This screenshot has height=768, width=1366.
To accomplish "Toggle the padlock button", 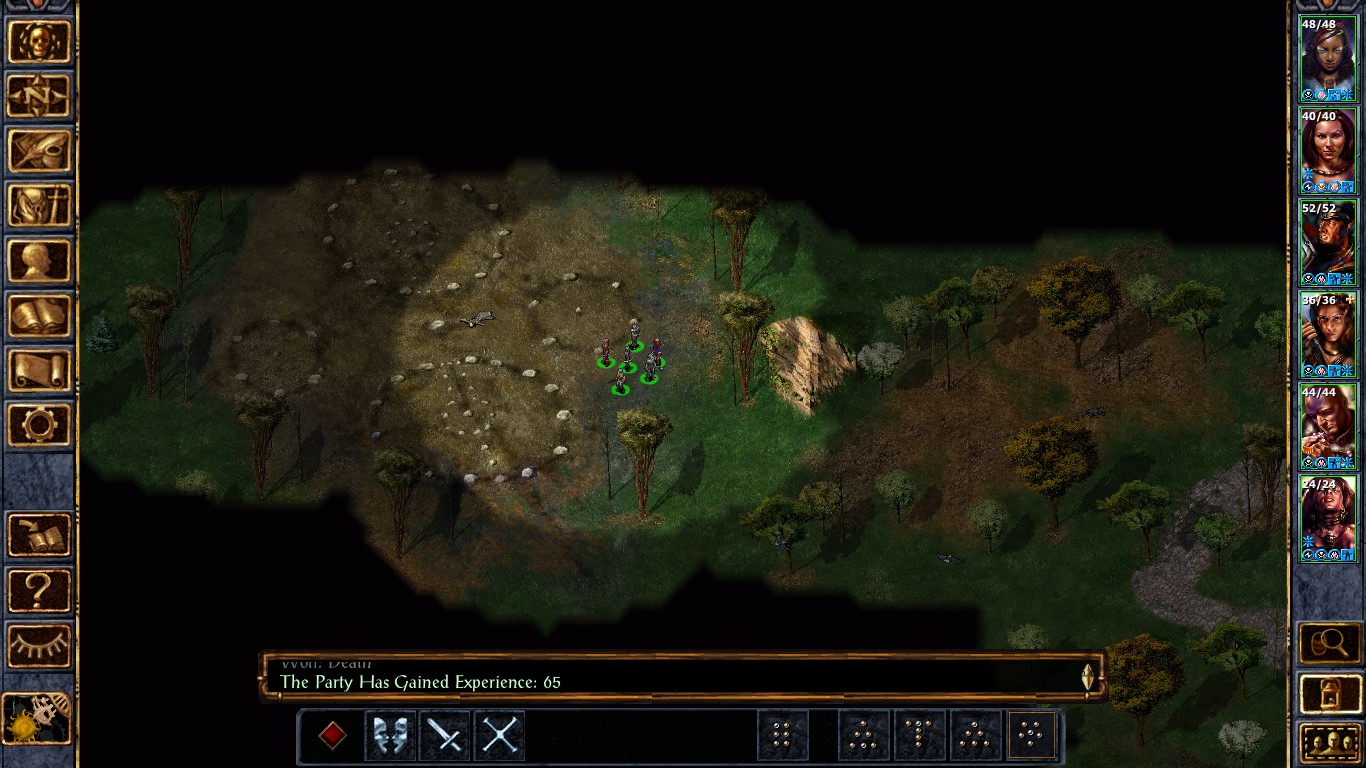I will (1329, 693).
